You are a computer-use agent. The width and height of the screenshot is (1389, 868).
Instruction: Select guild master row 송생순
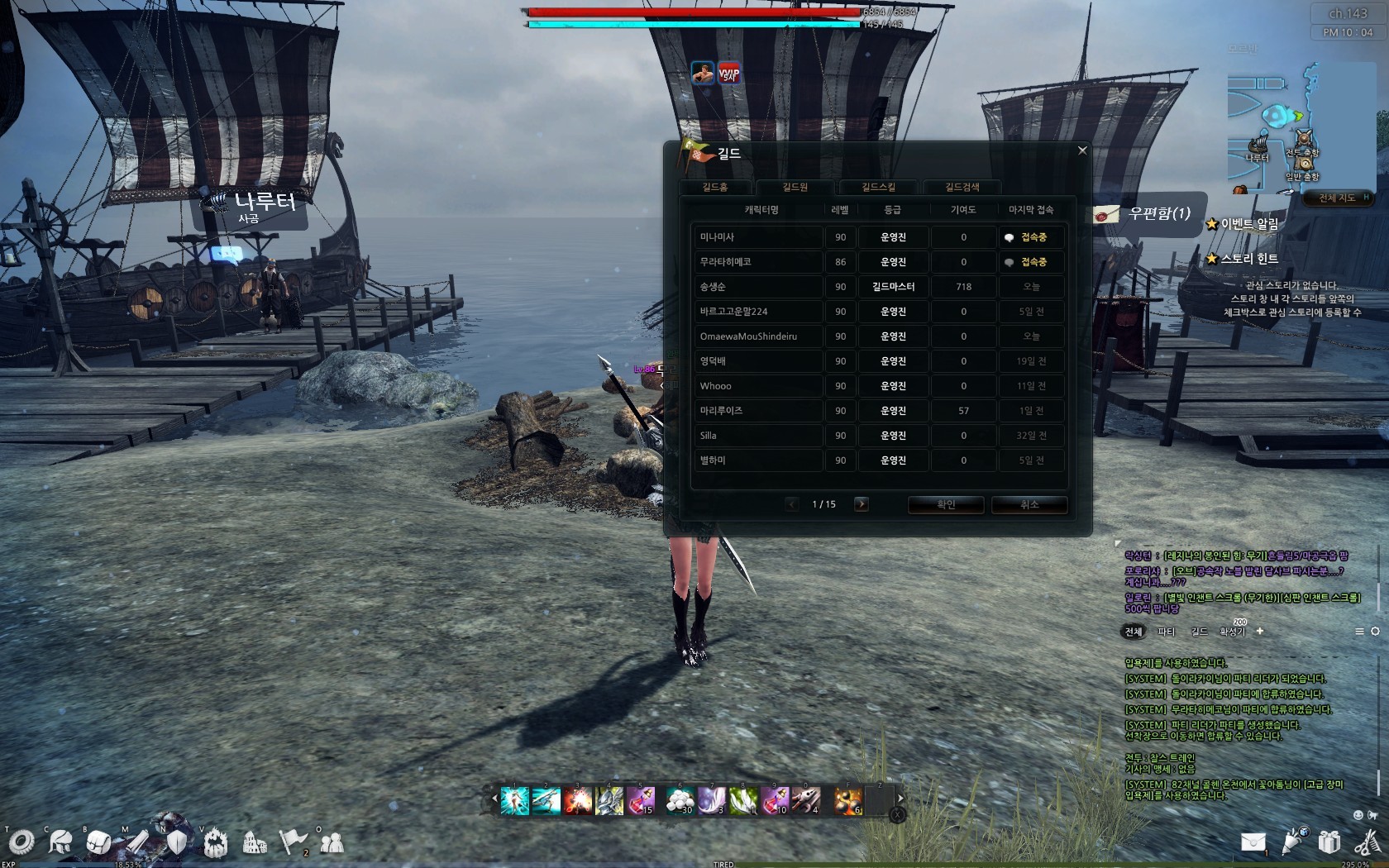(757, 287)
